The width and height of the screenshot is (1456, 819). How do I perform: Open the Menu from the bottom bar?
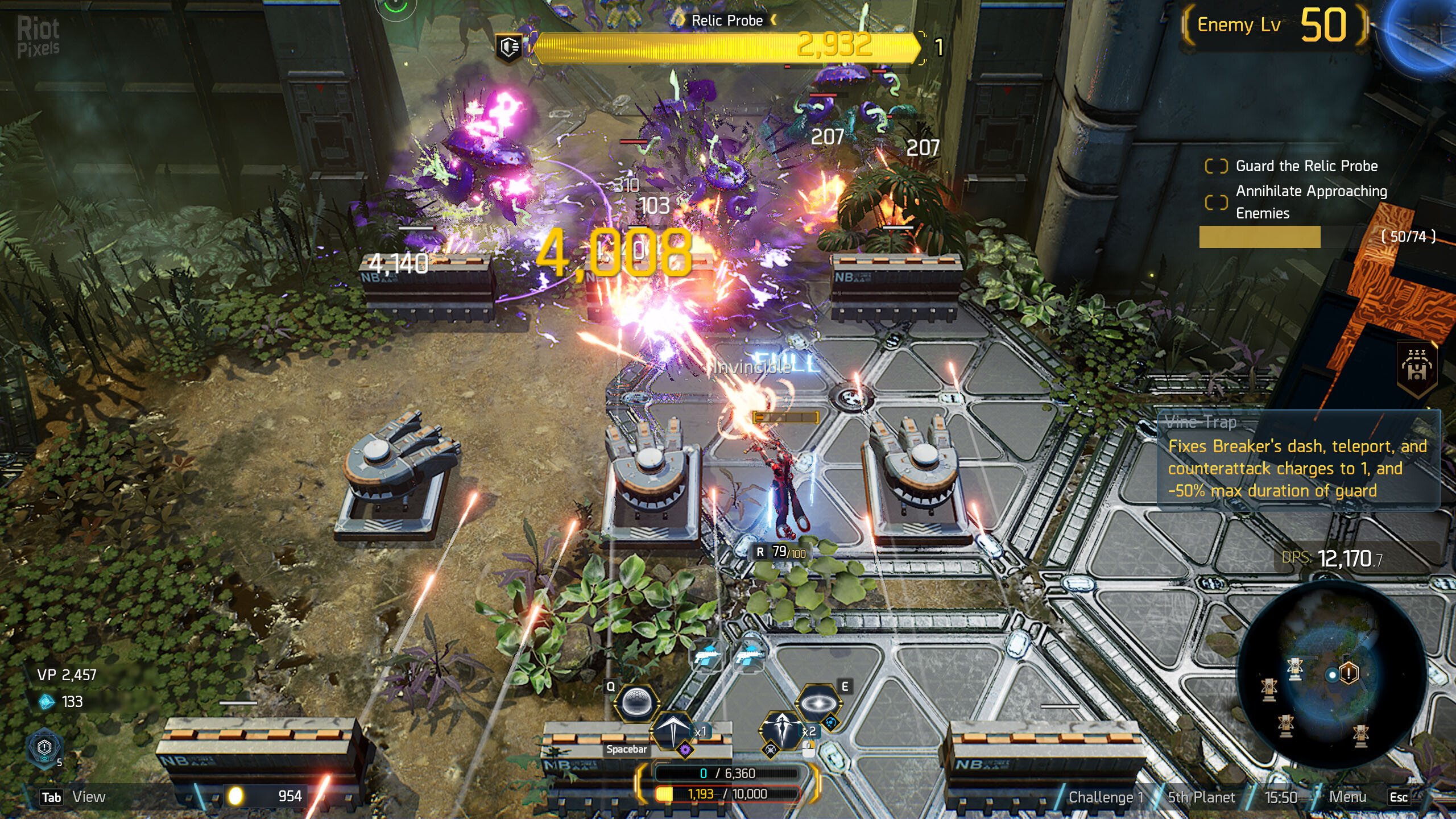point(1347,797)
